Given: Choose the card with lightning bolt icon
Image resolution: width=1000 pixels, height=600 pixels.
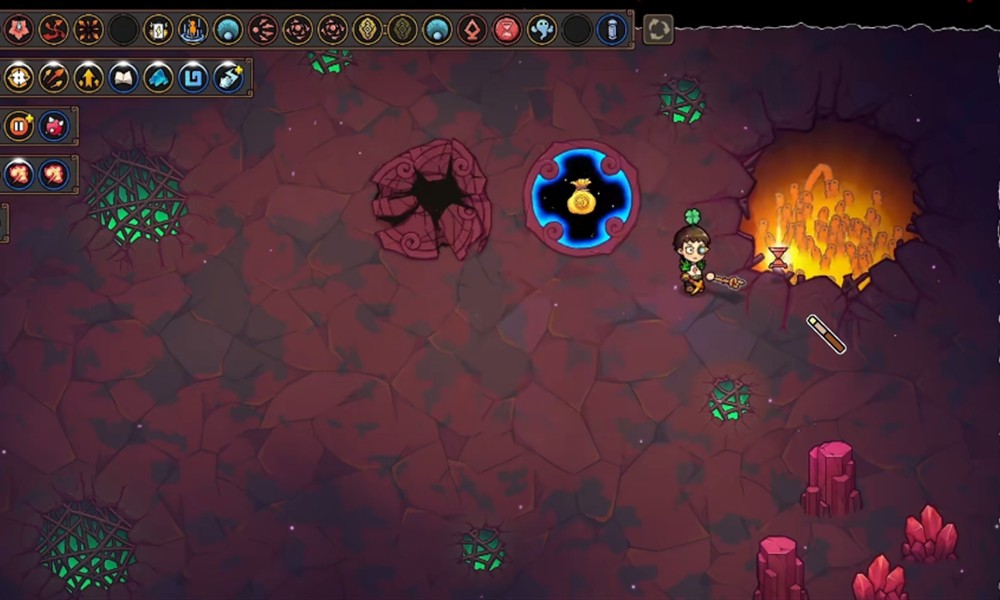Looking at the screenshot, I should [x=158, y=29].
